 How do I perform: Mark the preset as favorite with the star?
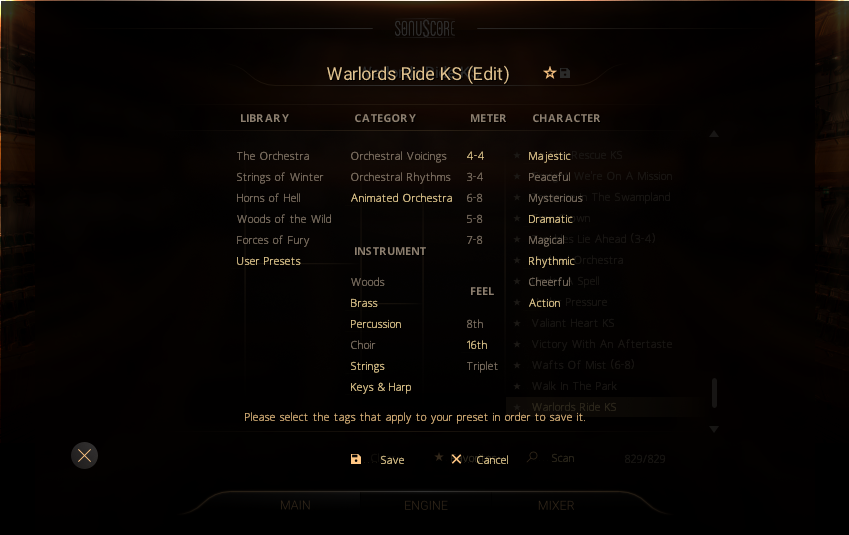549,73
